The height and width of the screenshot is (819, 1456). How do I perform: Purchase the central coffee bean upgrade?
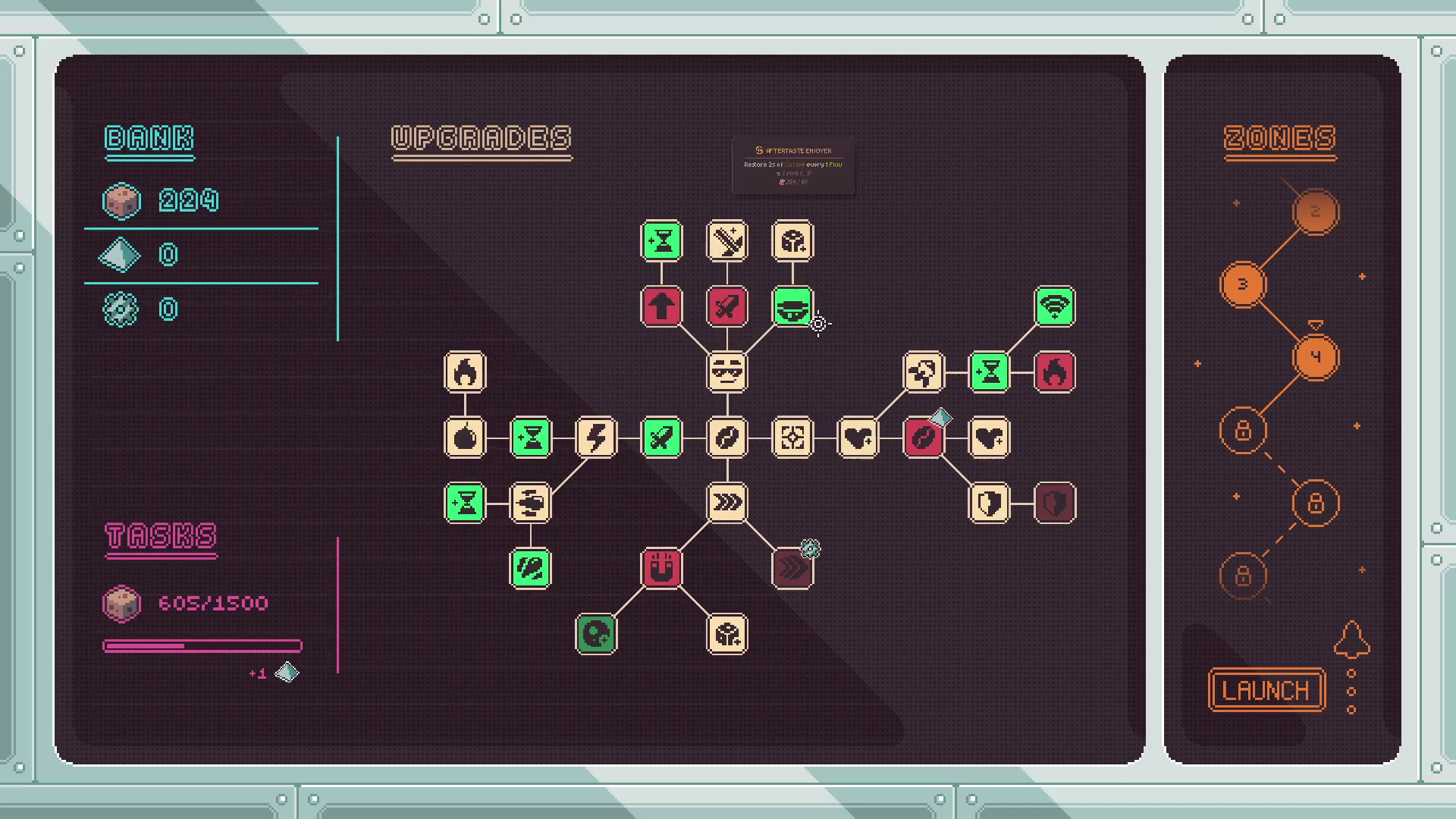coord(727,438)
